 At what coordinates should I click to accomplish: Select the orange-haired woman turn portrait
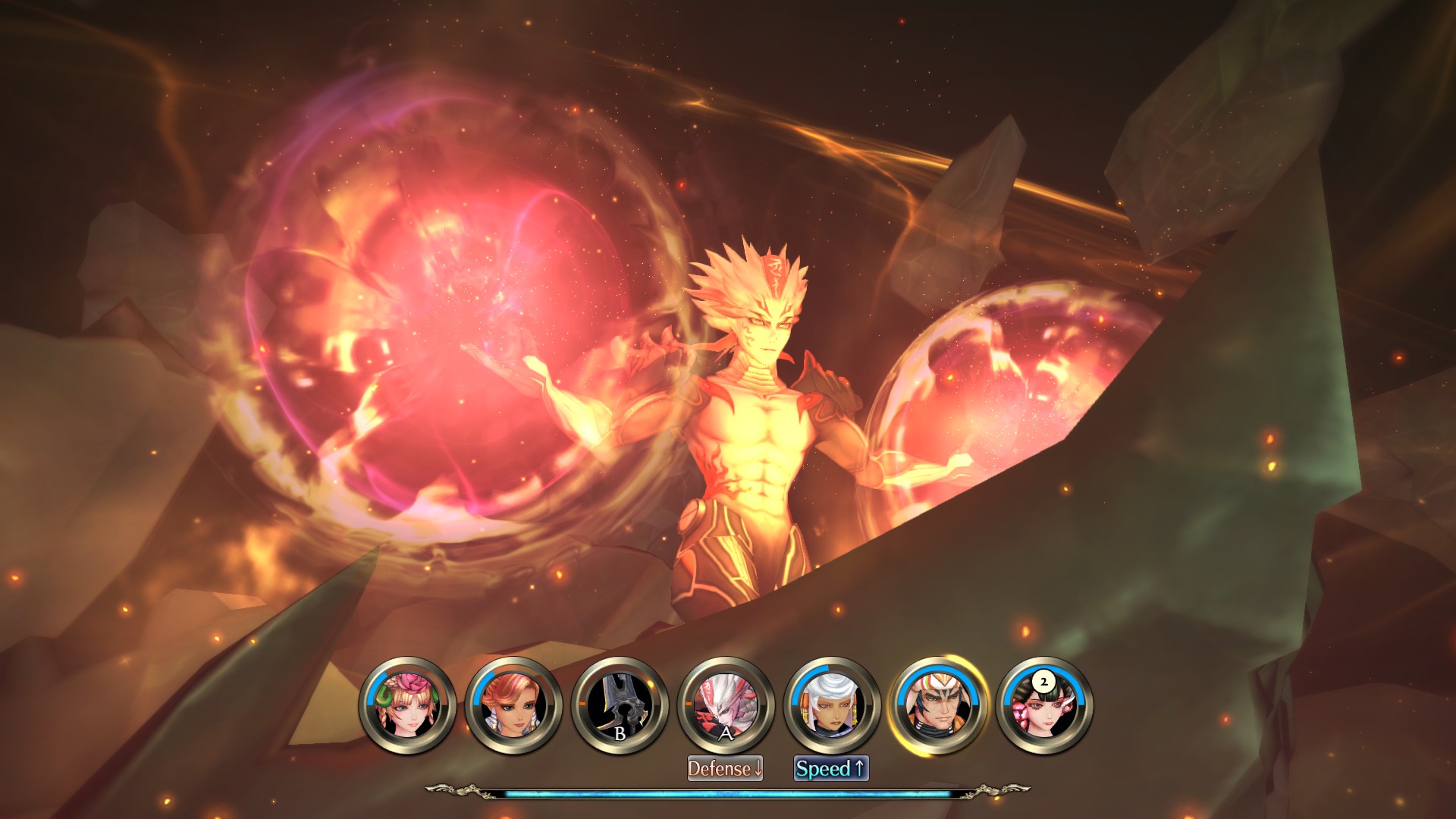pyautogui.click(x=513, y=705)
